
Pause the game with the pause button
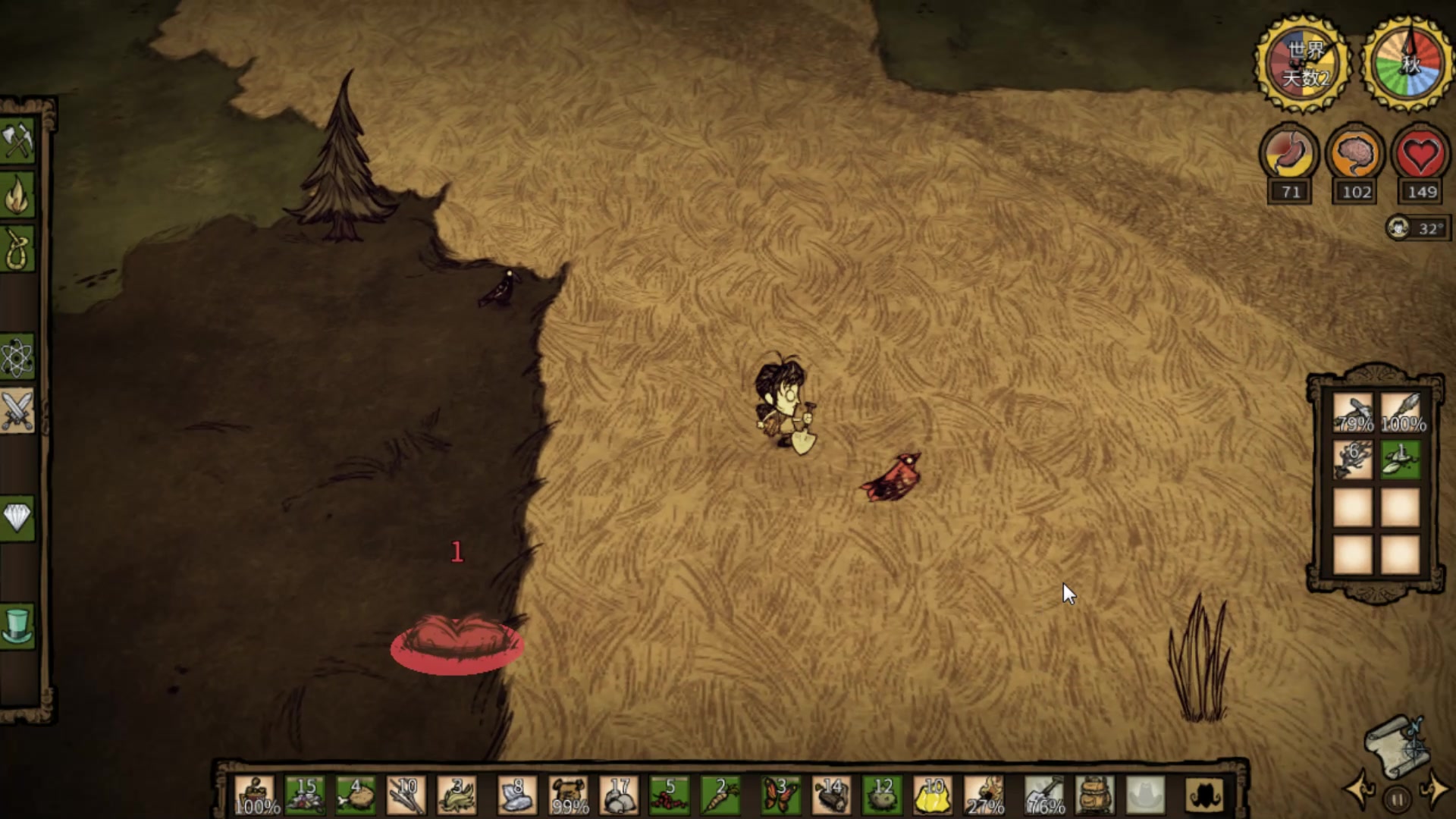[1397, 799]
